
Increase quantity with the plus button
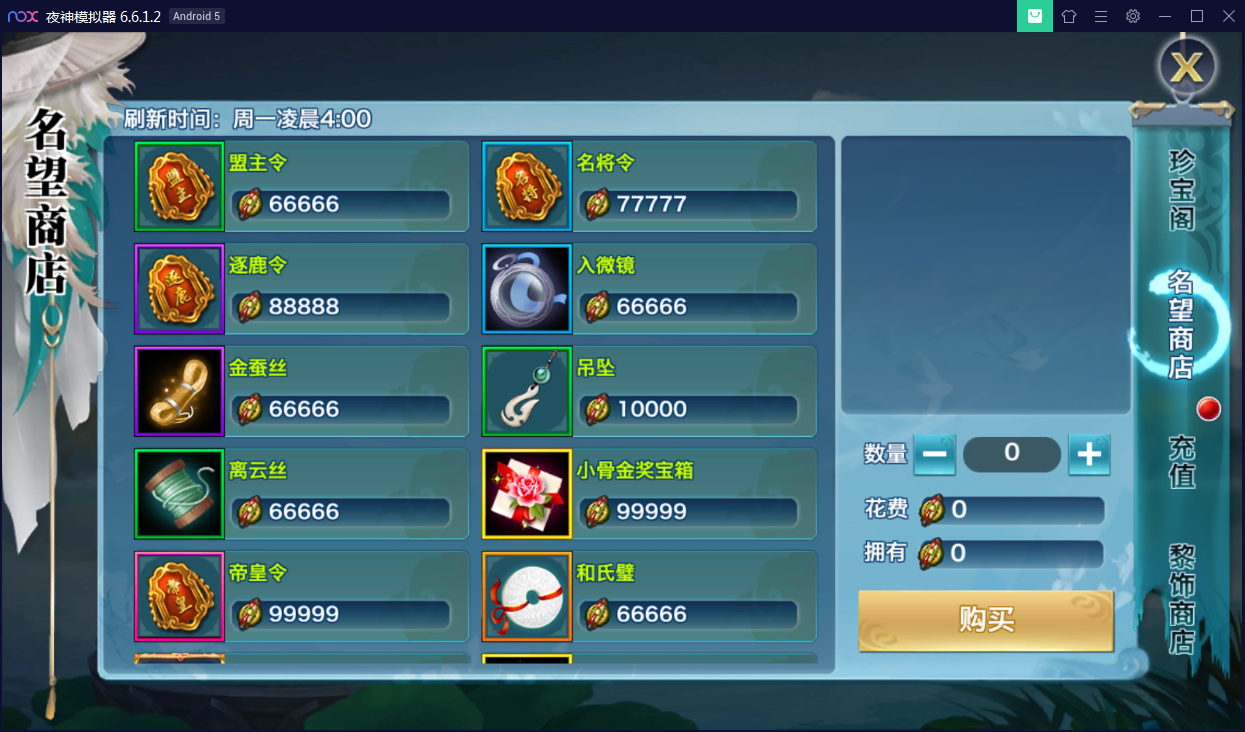pos(1089,455)
